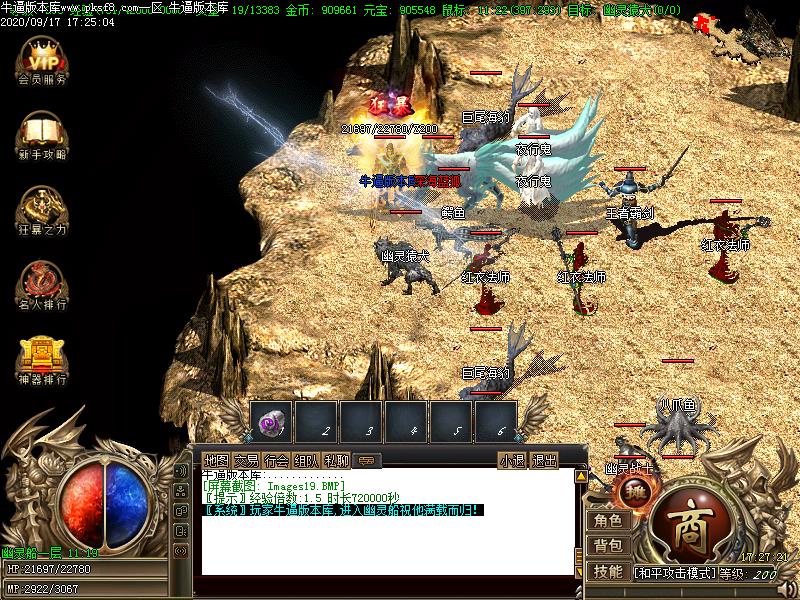Toggle the 和平攻击模式 attack mode label
The height and width of the screenshot is (600, 800).
click(676, 574)
